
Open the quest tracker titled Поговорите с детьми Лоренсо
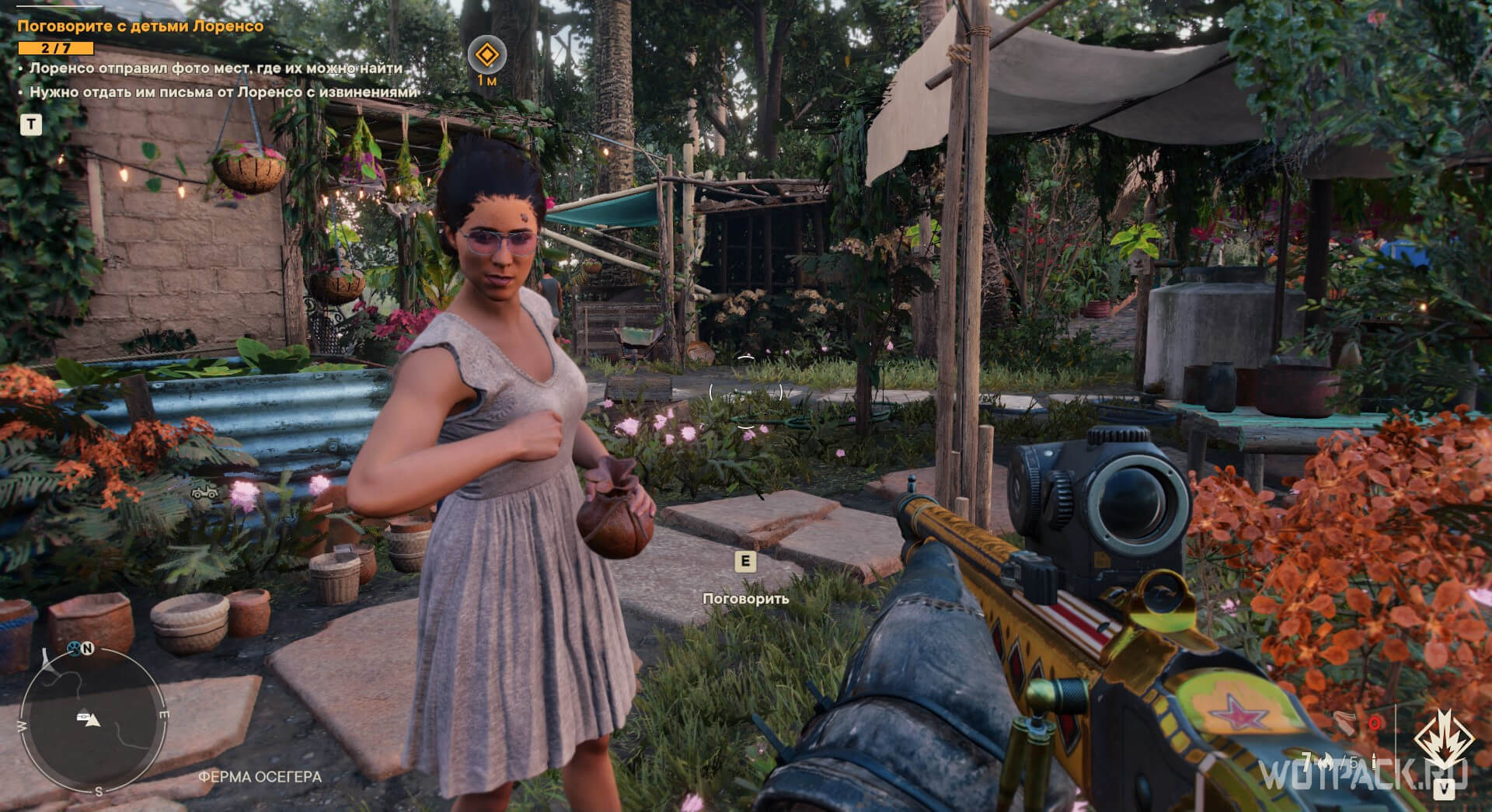tap(141, 26)
